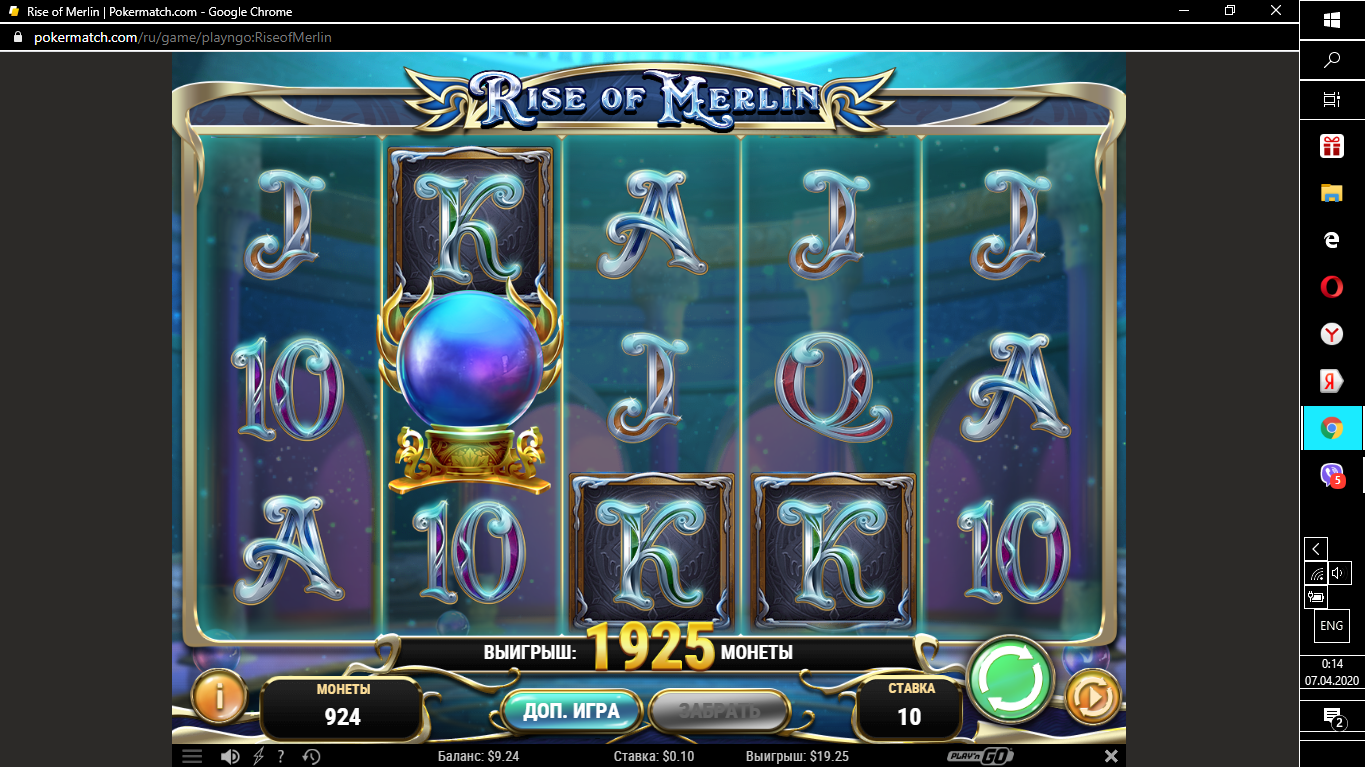Click the browser address bar URL
Screen dimensions: 1365x767
pos(183,37)
